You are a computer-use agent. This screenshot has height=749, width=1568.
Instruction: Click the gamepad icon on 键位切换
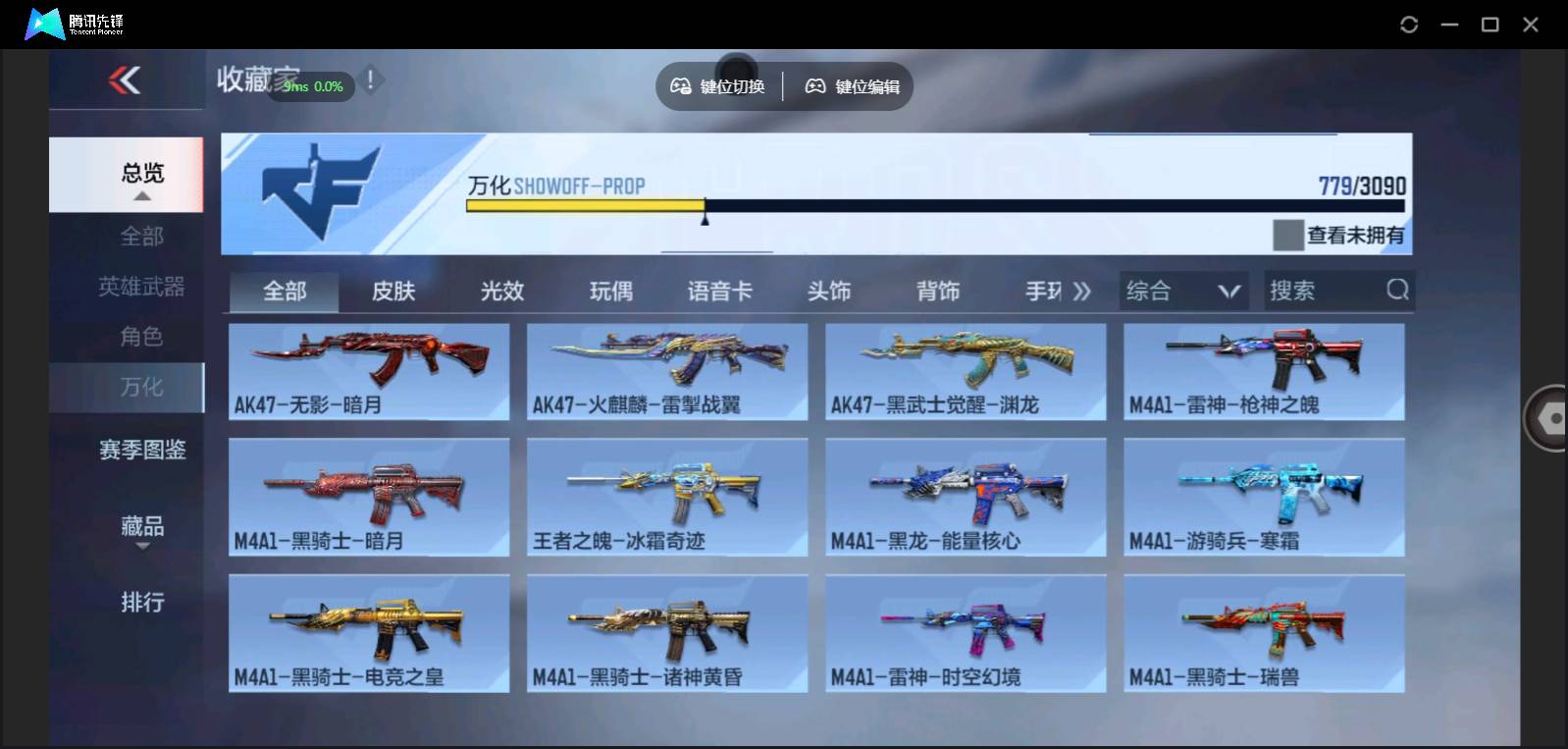(680, 86)
